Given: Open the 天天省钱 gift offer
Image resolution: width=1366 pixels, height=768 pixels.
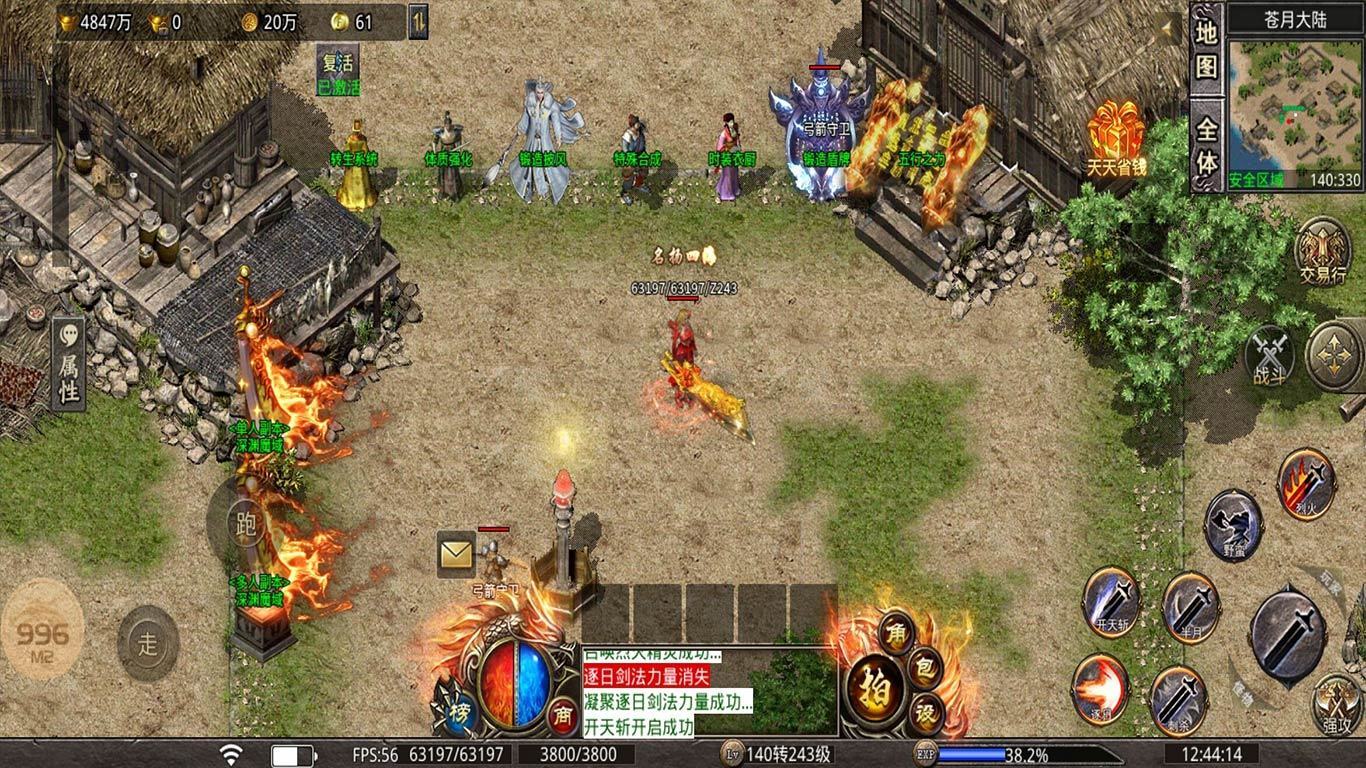Looking at the screenshot, I should pyautogui.click(x=1115, y=139).
